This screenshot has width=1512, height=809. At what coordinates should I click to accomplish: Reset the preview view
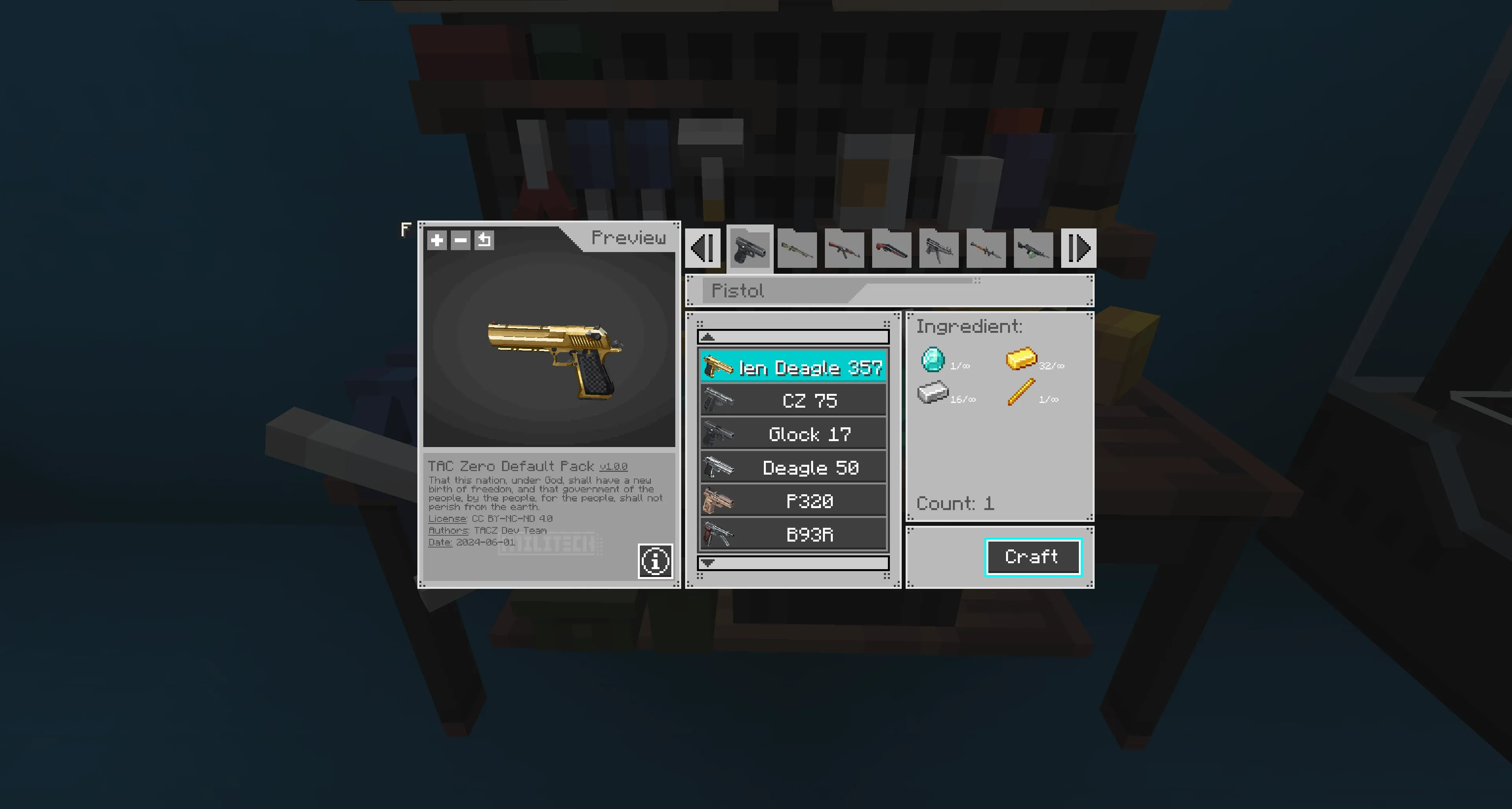[484, 239]
